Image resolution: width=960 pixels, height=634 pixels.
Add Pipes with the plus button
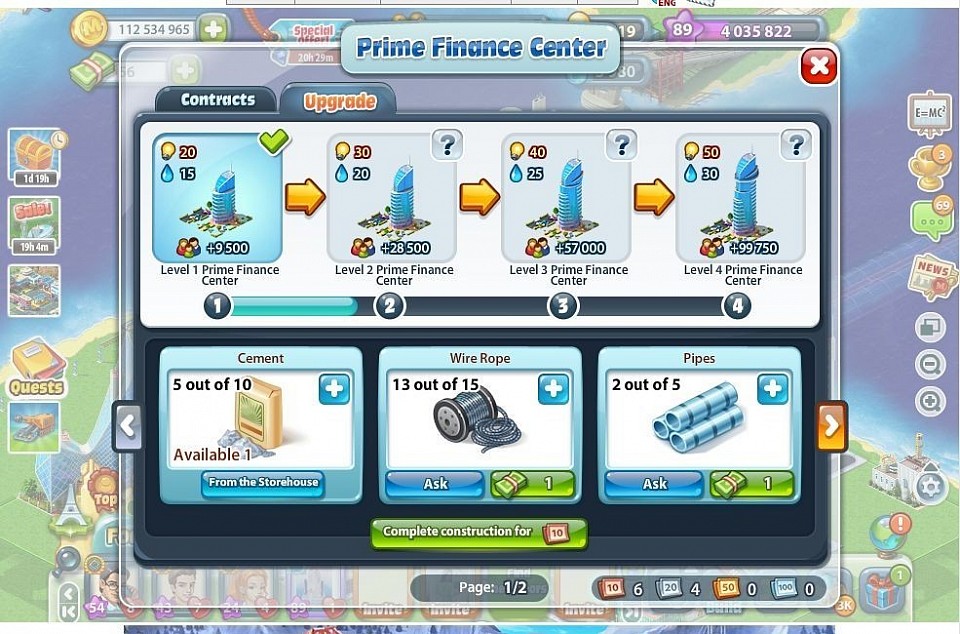772,390
